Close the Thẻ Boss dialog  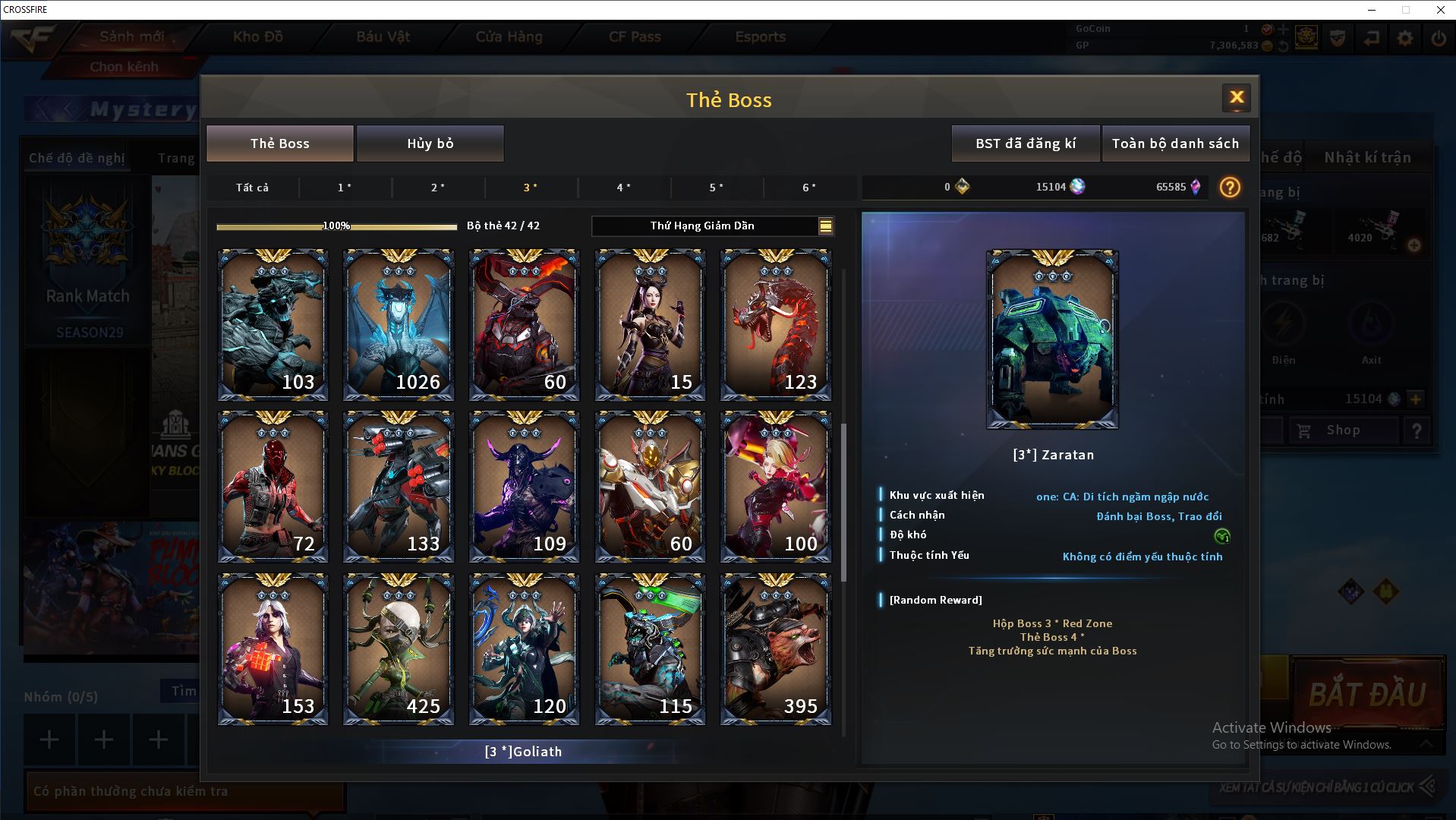tap(1236, 97)
